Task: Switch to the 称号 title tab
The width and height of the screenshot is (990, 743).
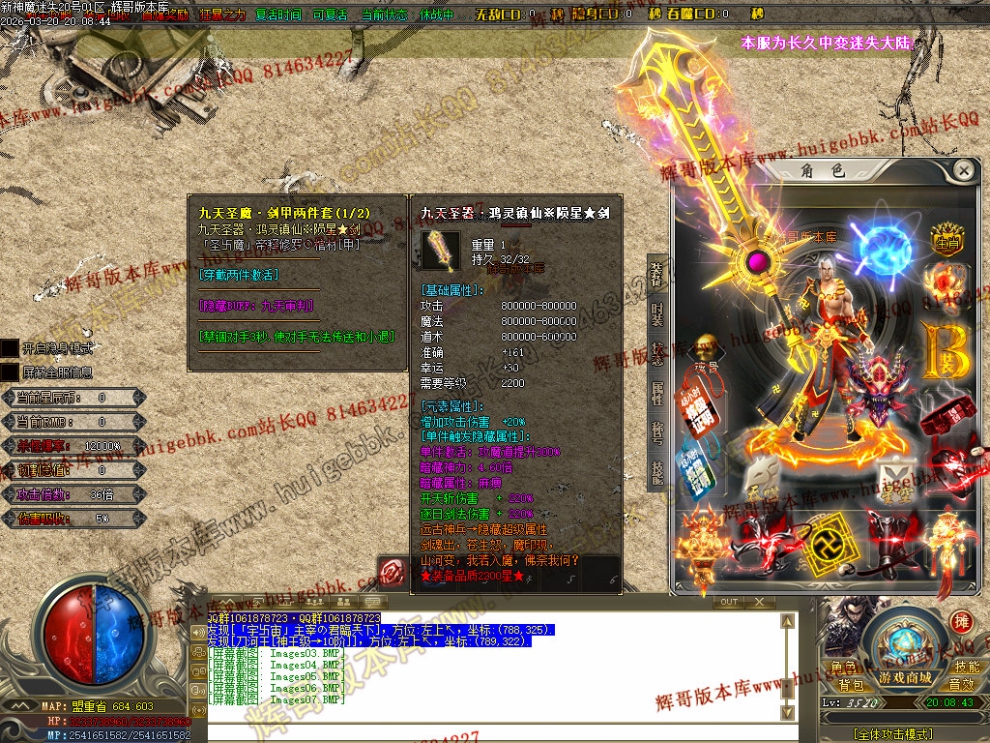Action: (x=657, y=431)
